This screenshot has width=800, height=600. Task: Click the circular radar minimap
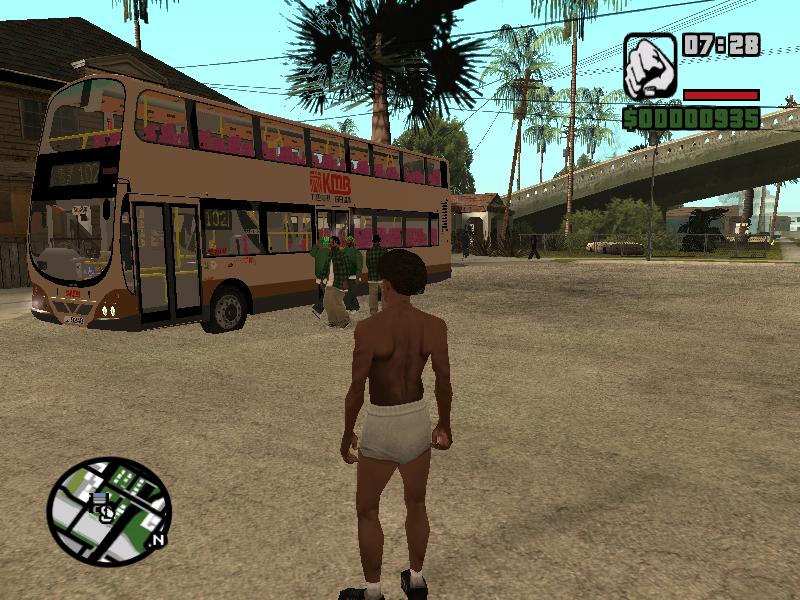(108, 511)
